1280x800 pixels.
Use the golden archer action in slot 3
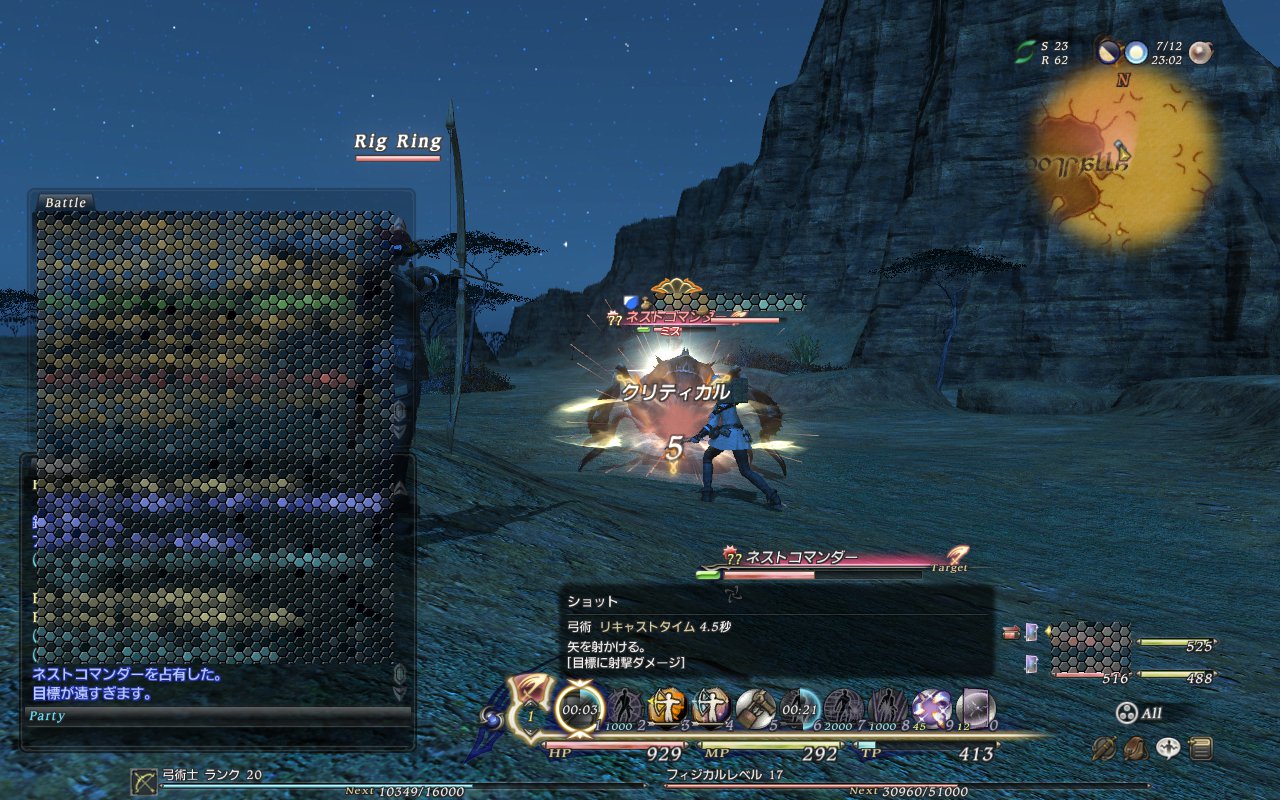click(x=666, y=707)
